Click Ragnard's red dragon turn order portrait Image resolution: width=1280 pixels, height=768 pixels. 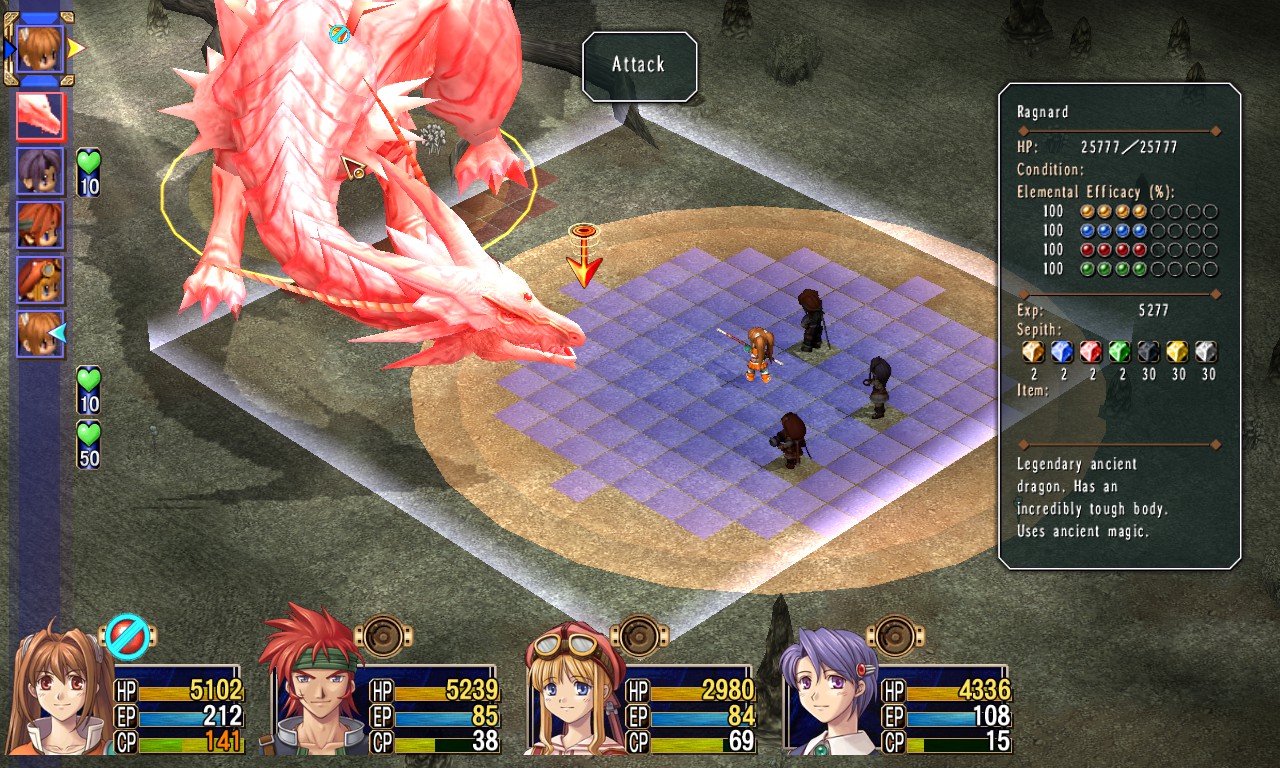[40, 116]
